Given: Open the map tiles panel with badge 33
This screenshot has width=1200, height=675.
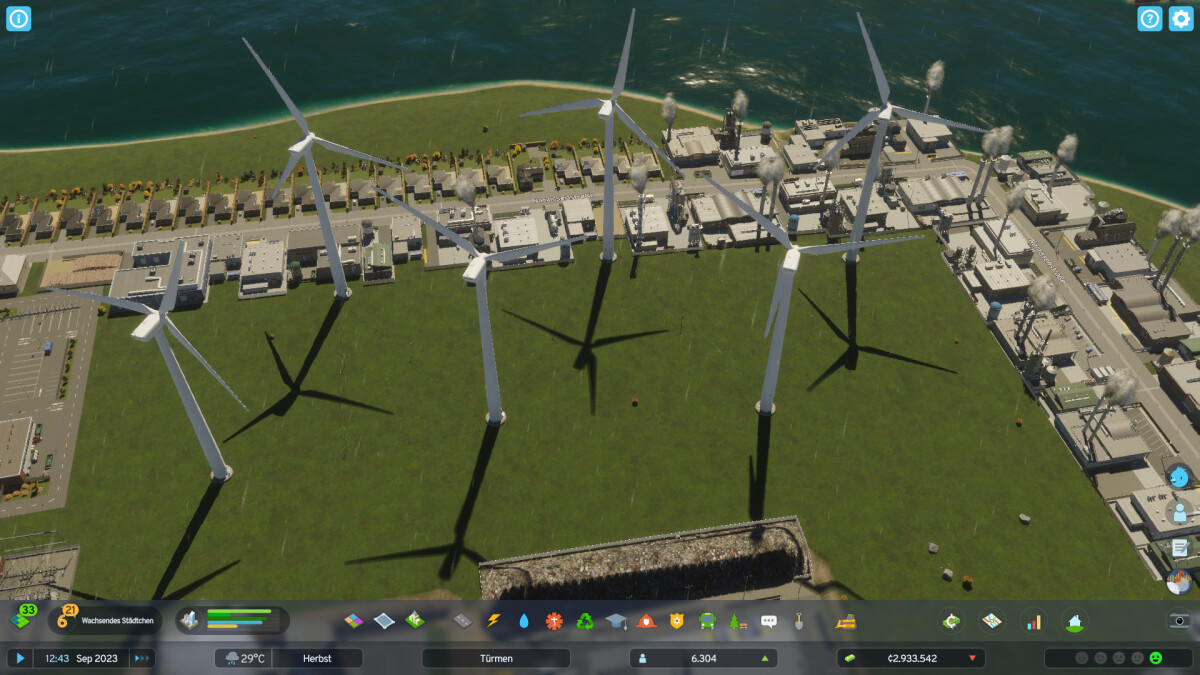Looking at the screenshot, I should 24,619.
